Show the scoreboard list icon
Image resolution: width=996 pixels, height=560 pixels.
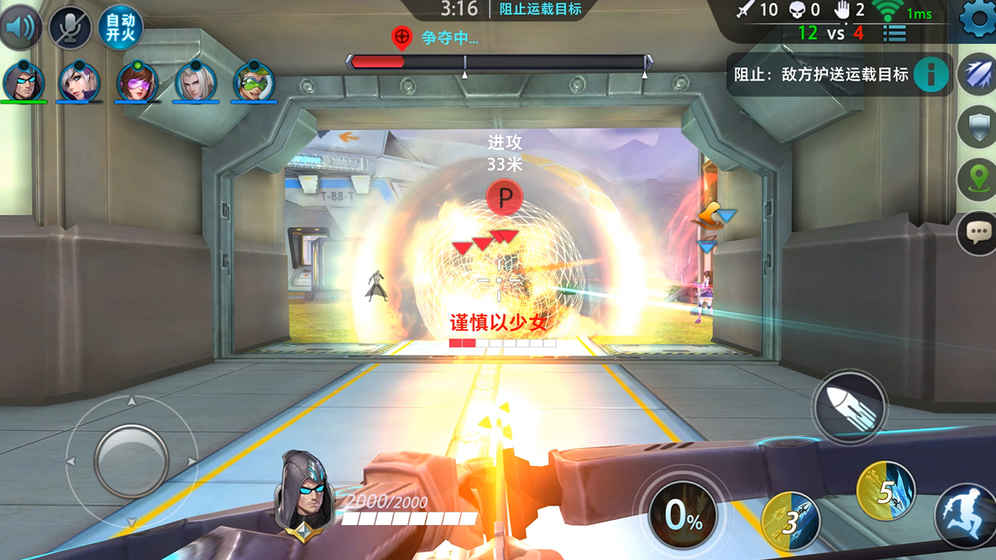pyautogui.click(x=894, y=33)
